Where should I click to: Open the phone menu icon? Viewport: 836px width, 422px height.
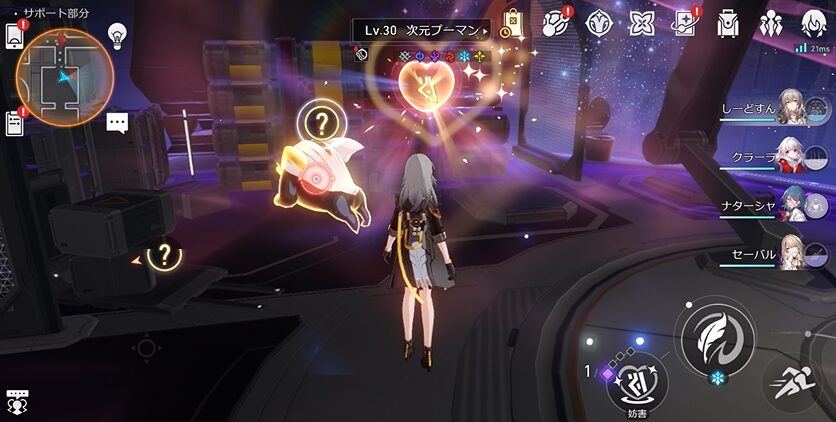(14, 33)
